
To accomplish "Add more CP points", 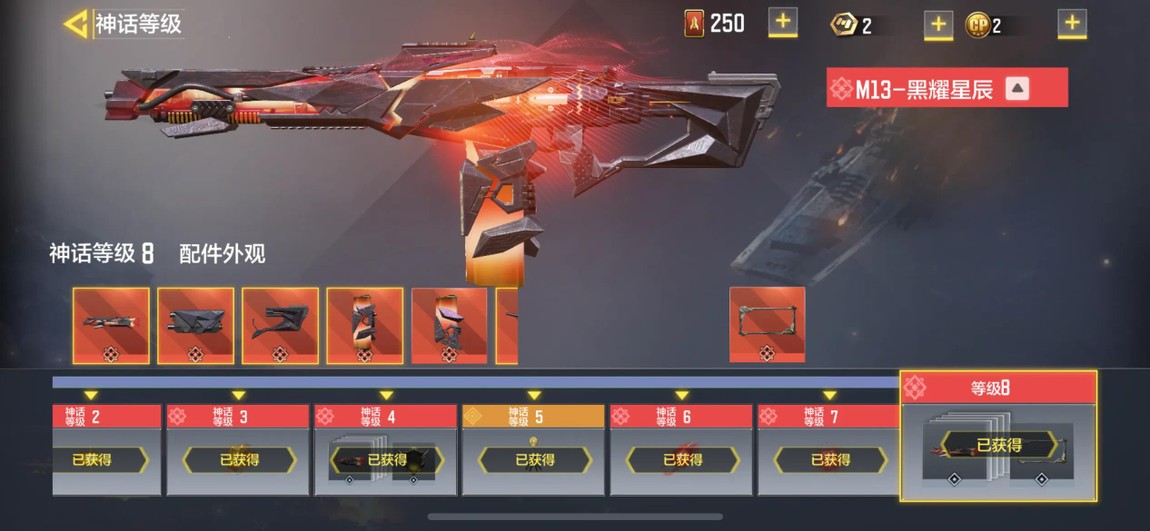I will (x=1072, y=23).
